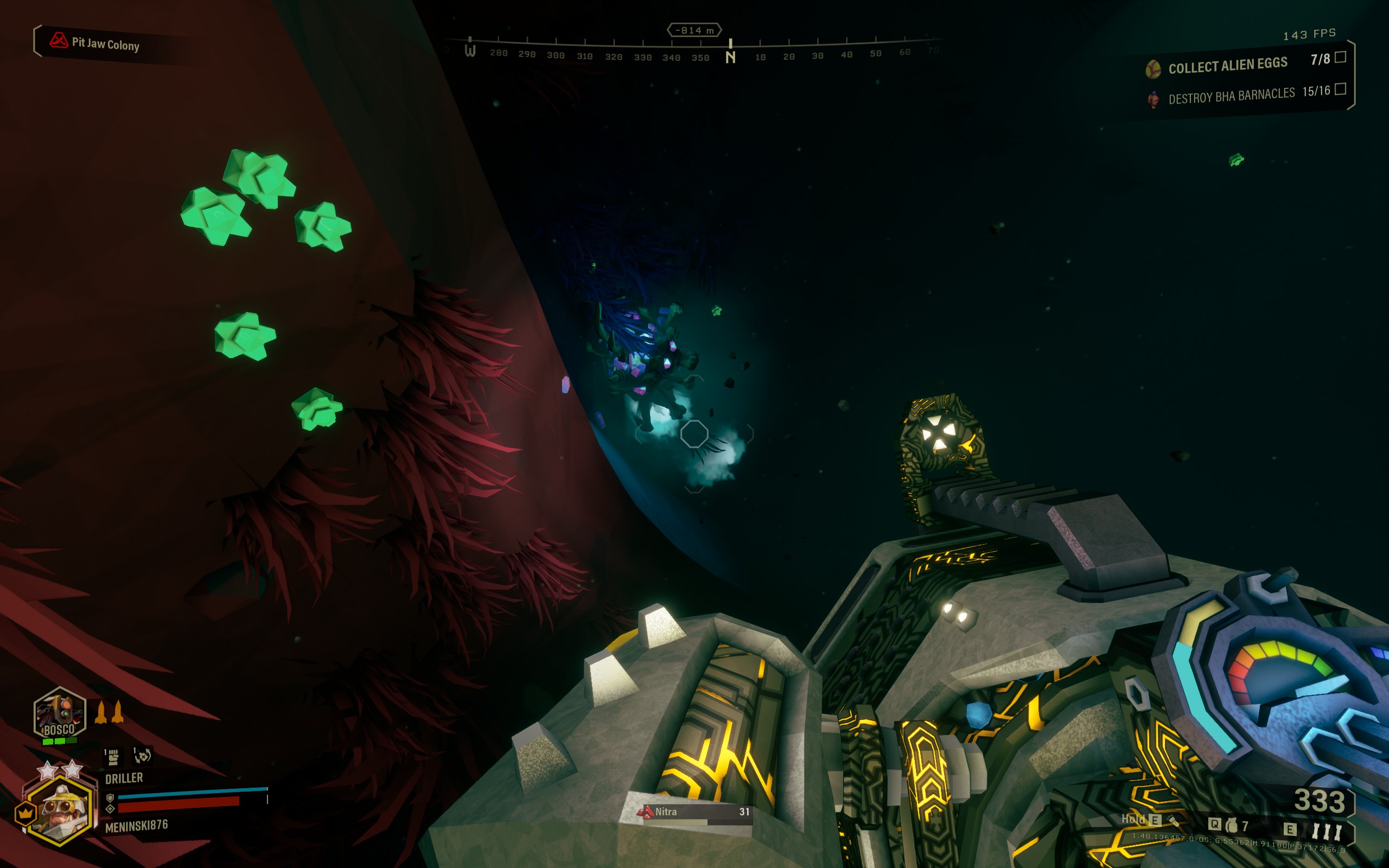1389x868 pixels.
Task: Select the Collect Alien Eggs objective
Action: [1227, 65]
